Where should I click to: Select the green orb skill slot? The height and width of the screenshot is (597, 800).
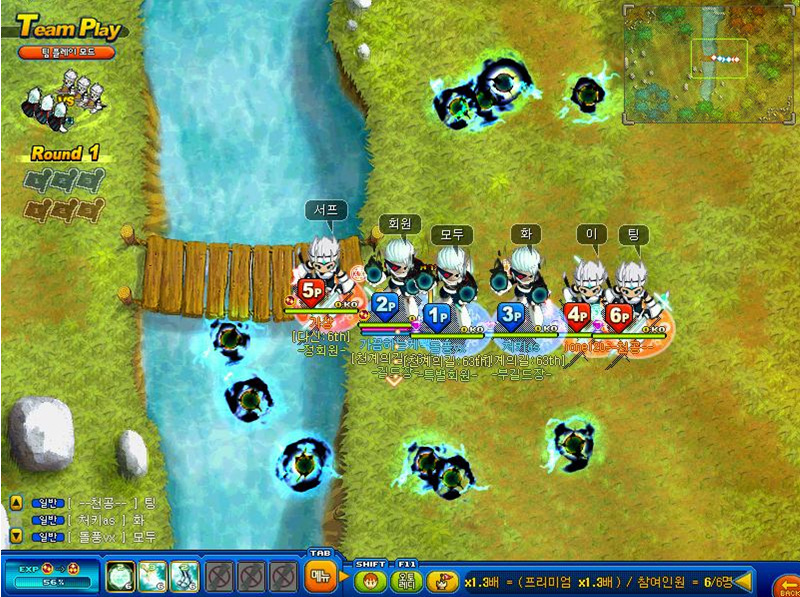(x=119, y=576)
